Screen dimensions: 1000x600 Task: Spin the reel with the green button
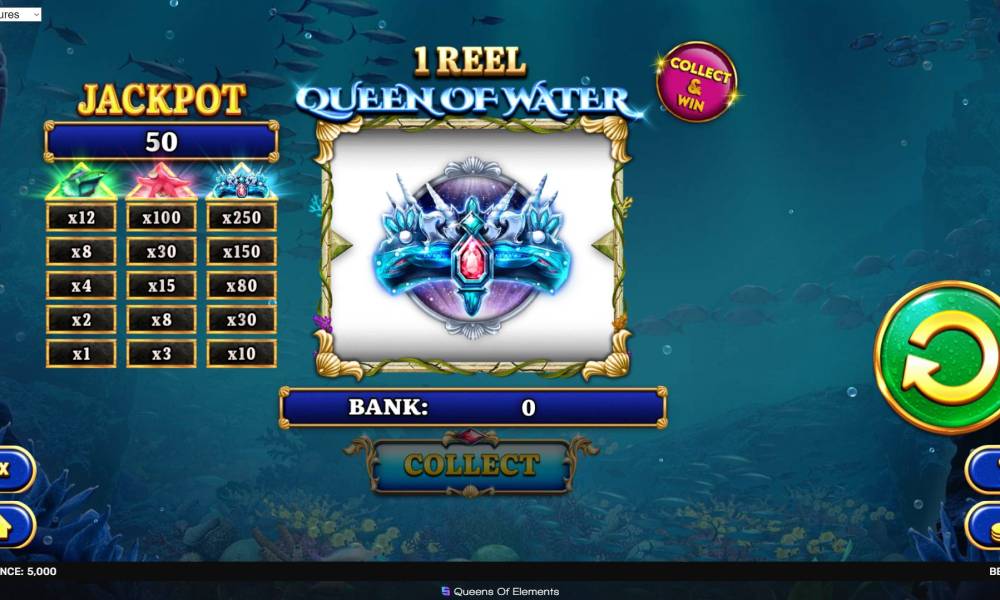[x=940, y=357]
